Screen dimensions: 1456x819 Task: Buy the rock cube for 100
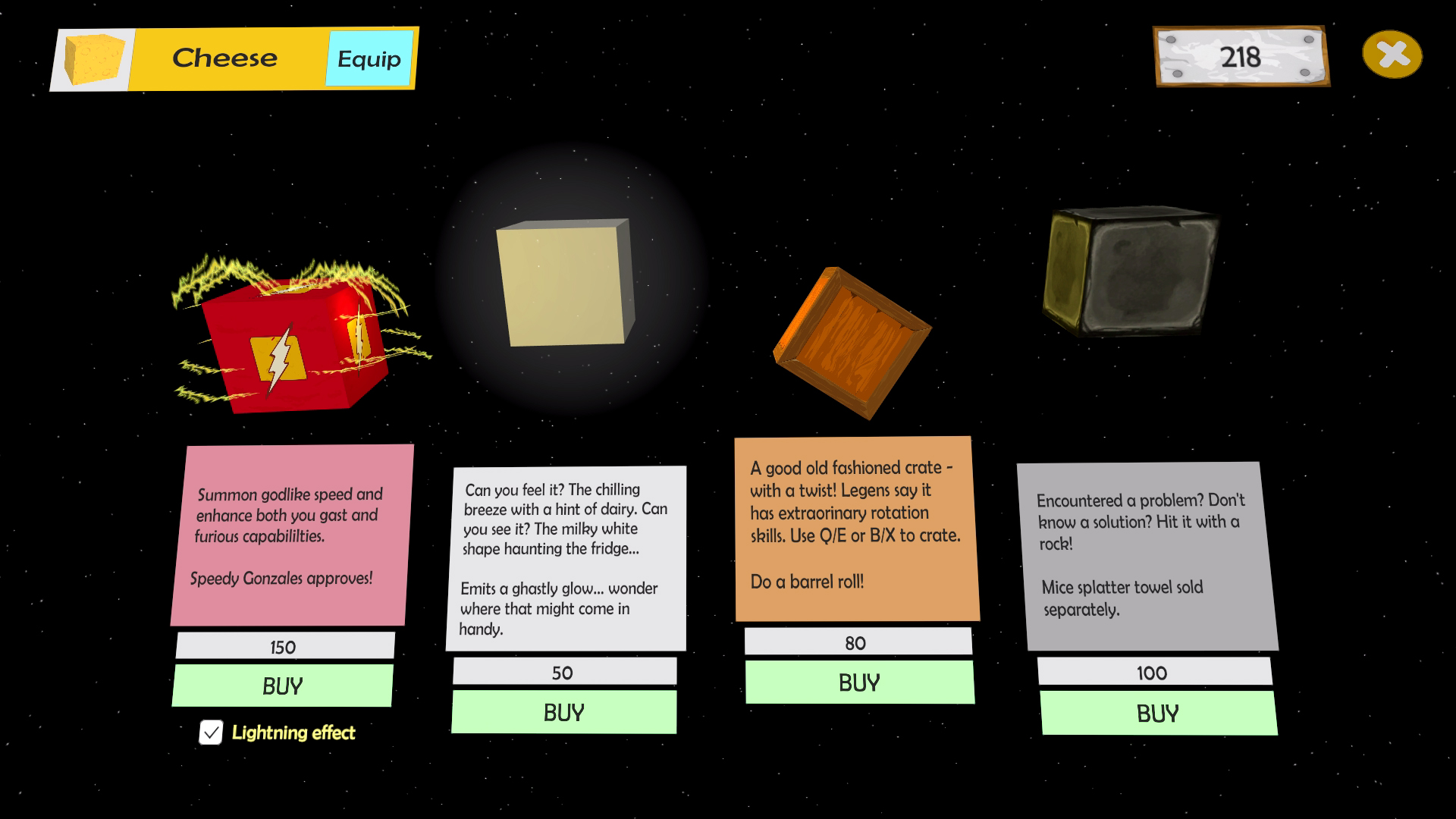click(x=1156, y=712)
